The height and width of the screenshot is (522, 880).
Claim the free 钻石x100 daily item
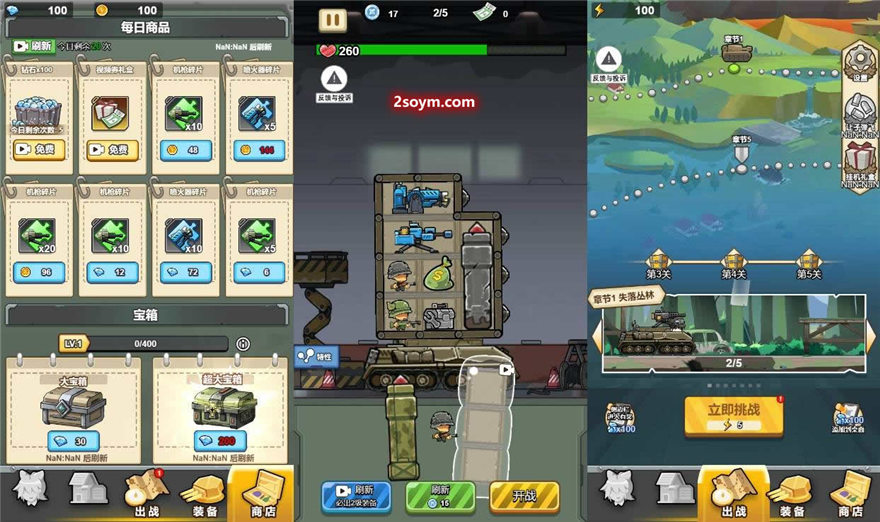click(x=40, y=150)
